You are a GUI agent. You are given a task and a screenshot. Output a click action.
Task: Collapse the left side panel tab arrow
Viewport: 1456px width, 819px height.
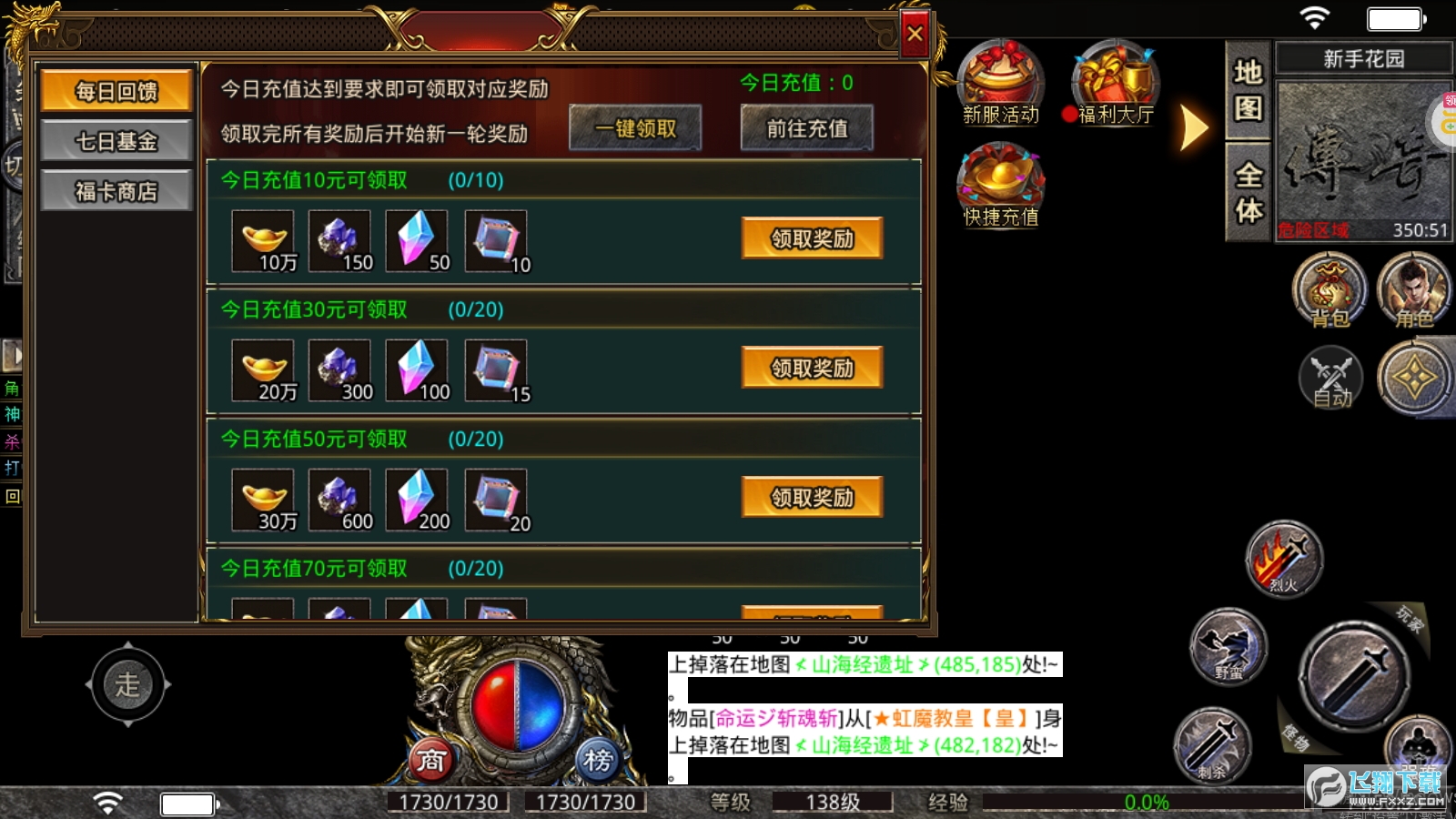(x=13, y=355)
